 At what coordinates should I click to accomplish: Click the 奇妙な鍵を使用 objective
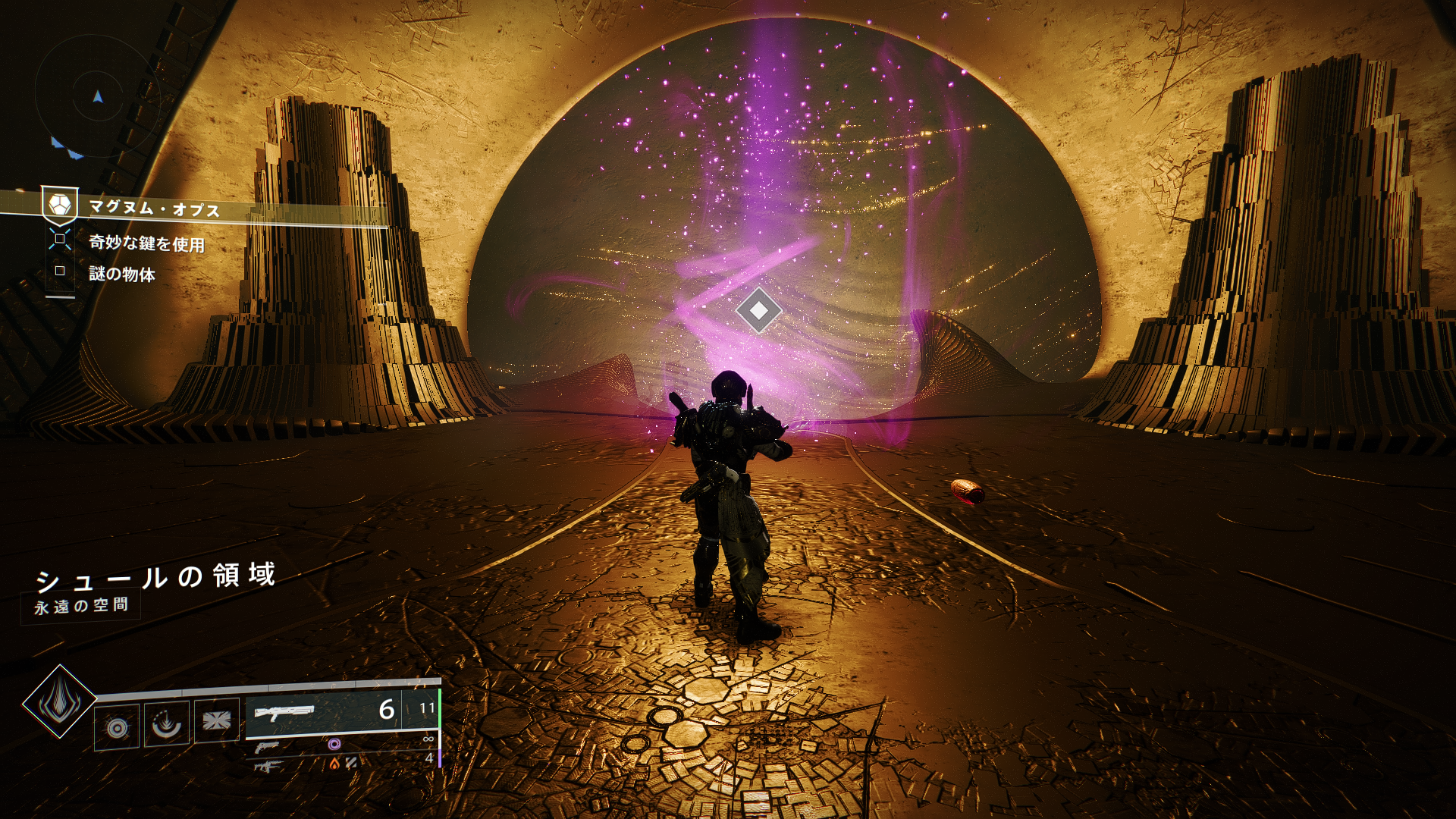146,243
